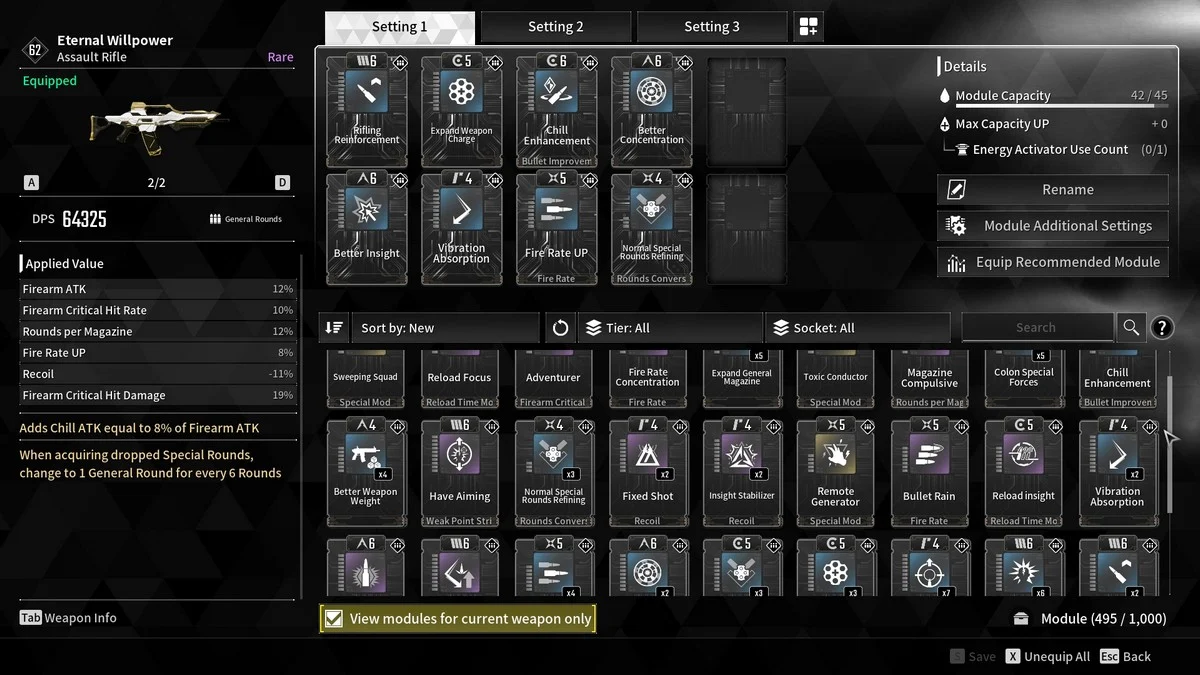
Task: Select the equipped Better Insight module
Action: click(367, 227)
